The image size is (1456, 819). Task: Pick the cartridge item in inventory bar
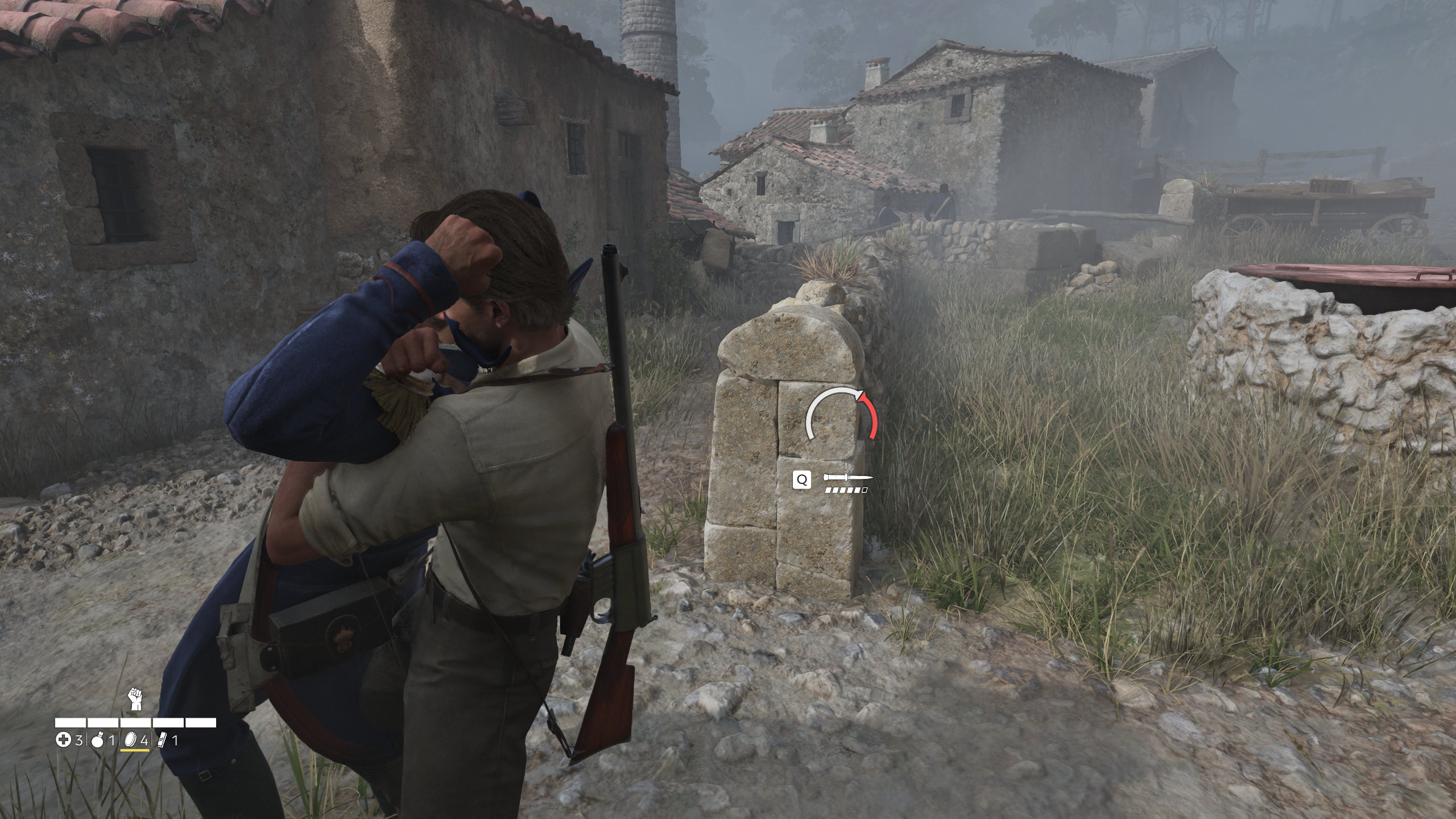[162, 740]
